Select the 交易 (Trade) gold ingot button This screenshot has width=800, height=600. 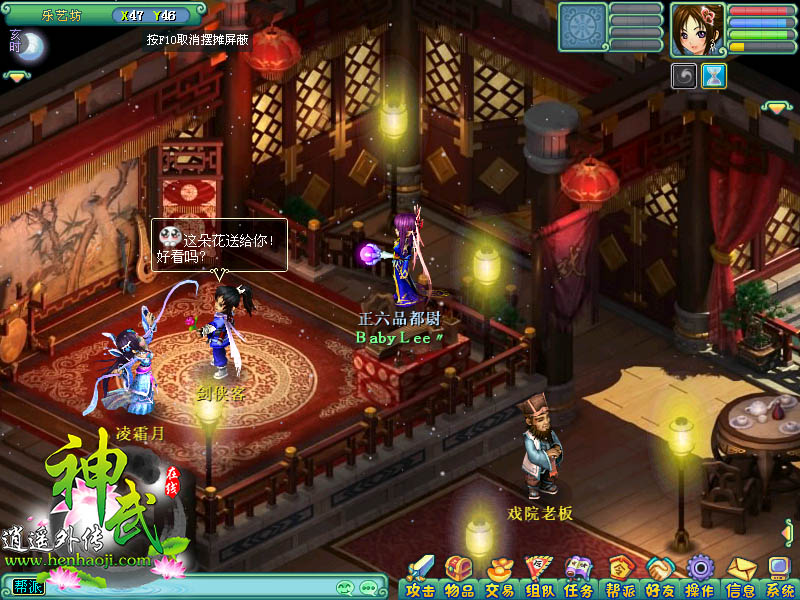[x=499, y=577]
